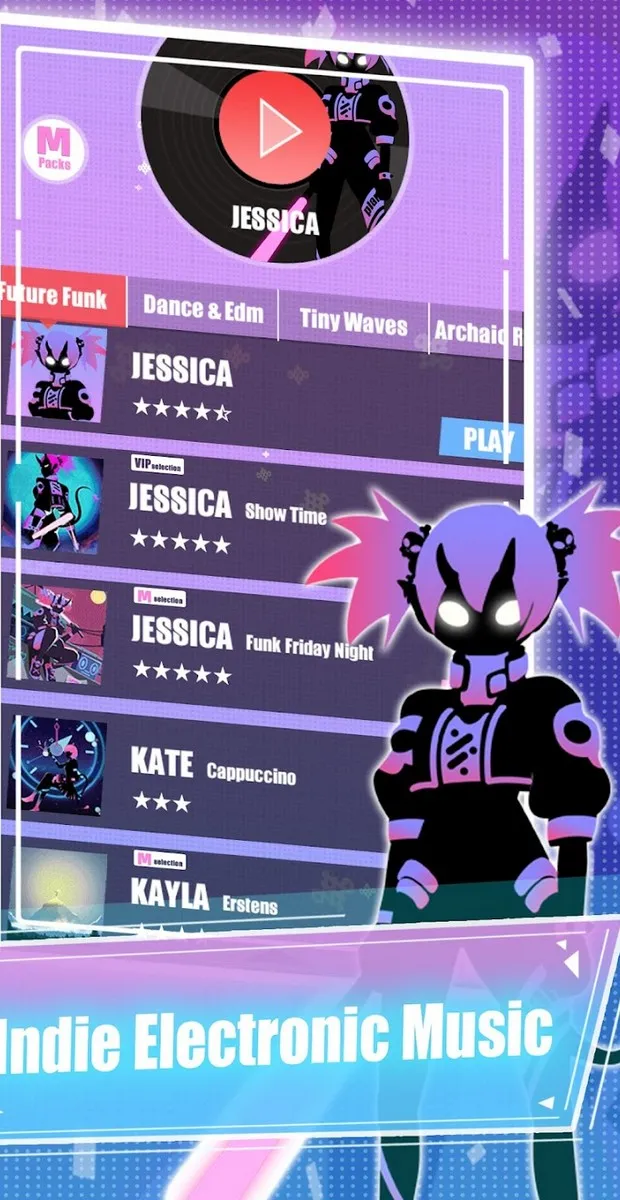620x1200 pixels.
Task: Click the Show Time album thumbnail
Action: (x=54, y=502)
